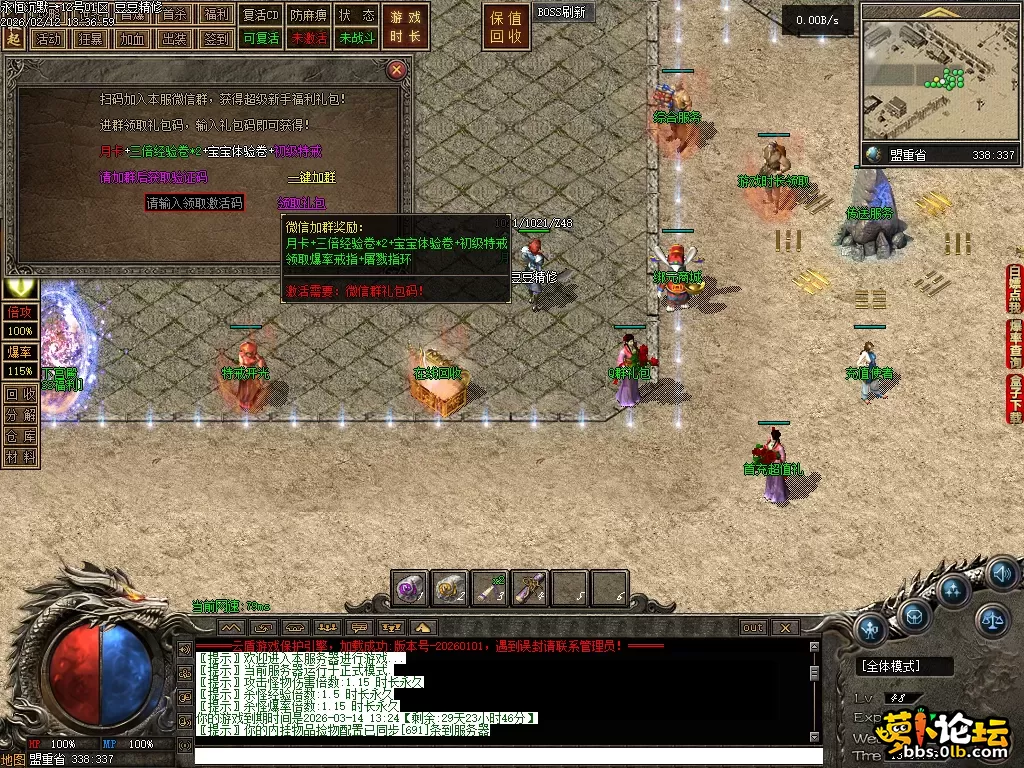Use the purple swirl item in hotbar
The height and width of the screenshot is (768, 1024).
(x=410, y=589)
